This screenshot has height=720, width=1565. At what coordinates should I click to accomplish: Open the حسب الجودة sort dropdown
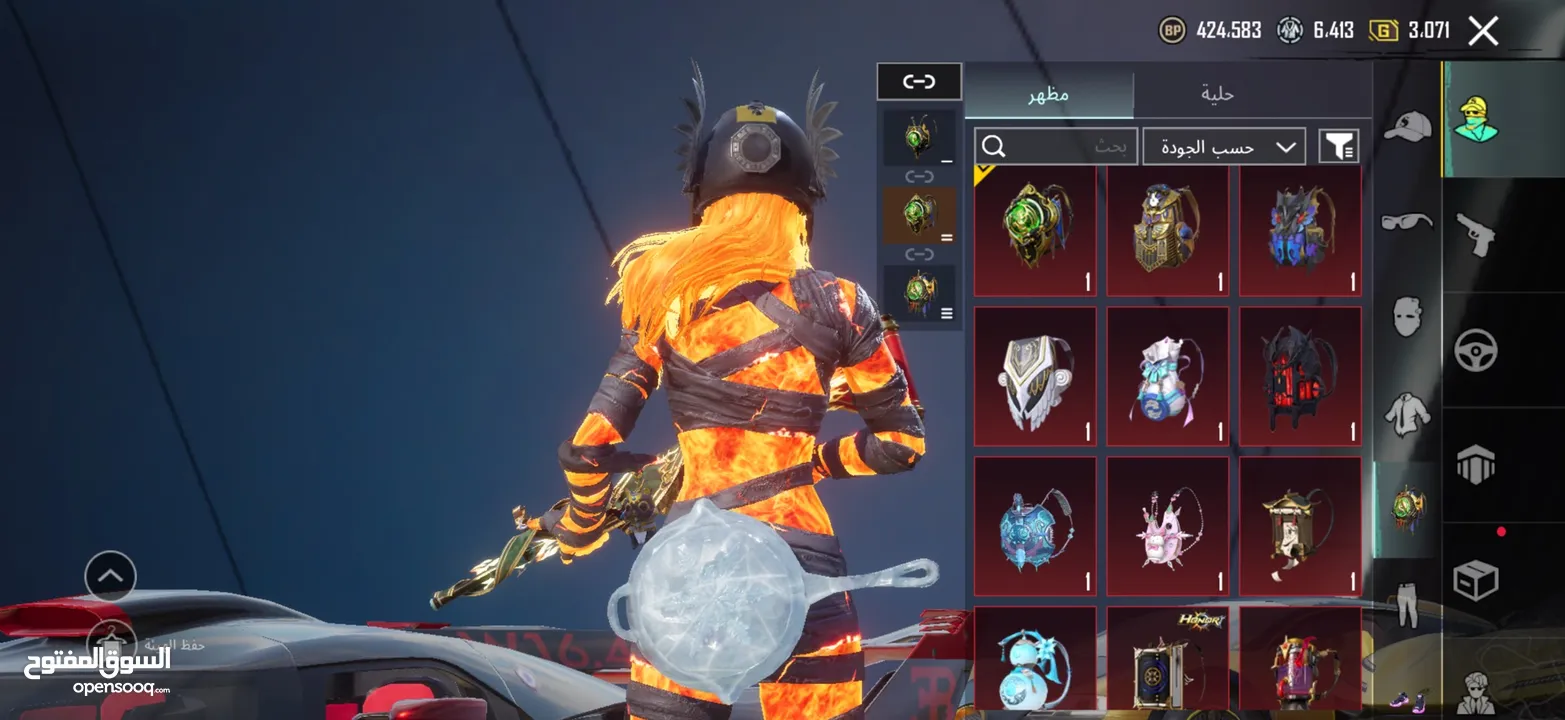point(1224,147)
